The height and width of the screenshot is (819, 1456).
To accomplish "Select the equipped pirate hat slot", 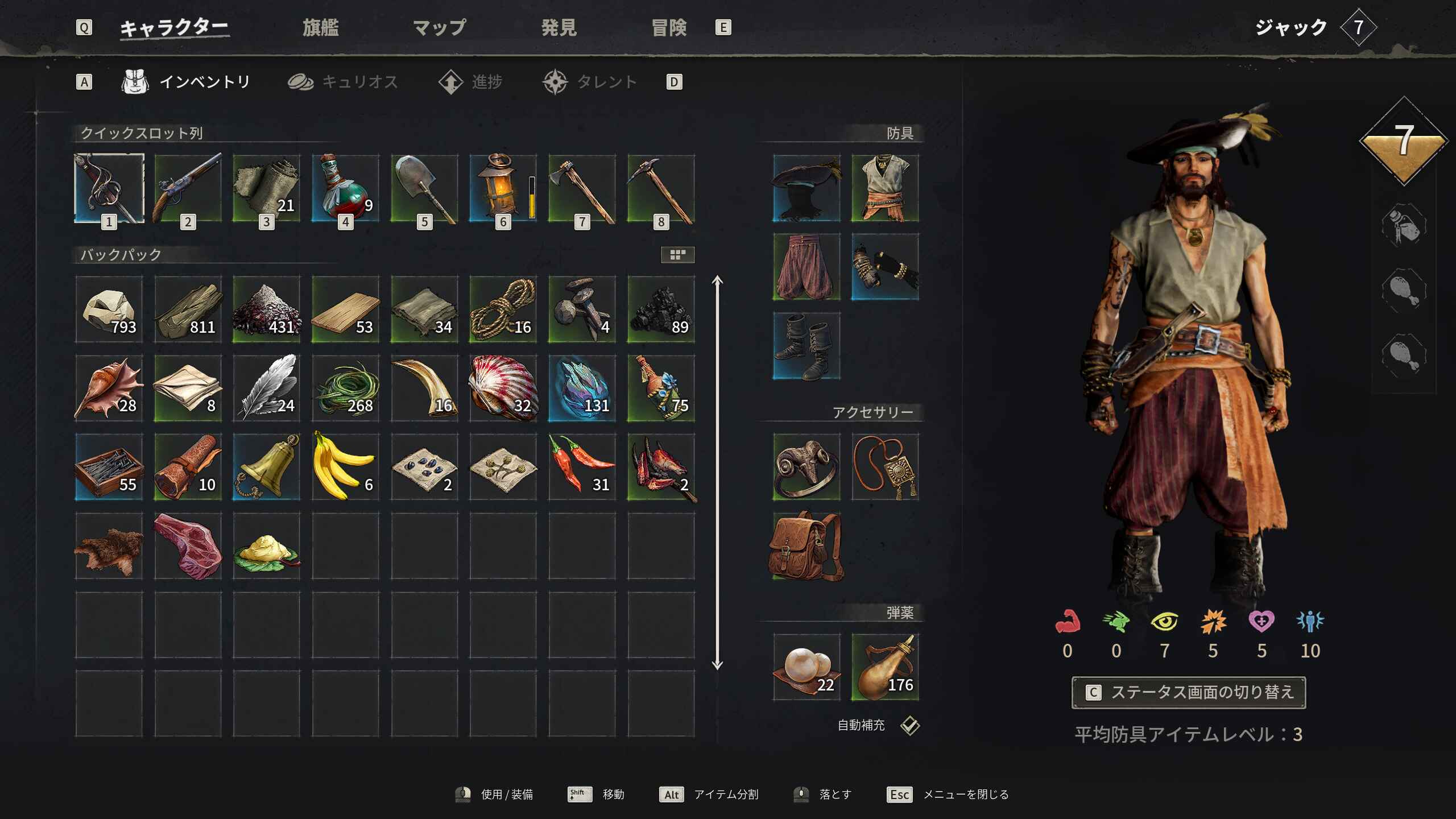I will (x=806, y=188).
